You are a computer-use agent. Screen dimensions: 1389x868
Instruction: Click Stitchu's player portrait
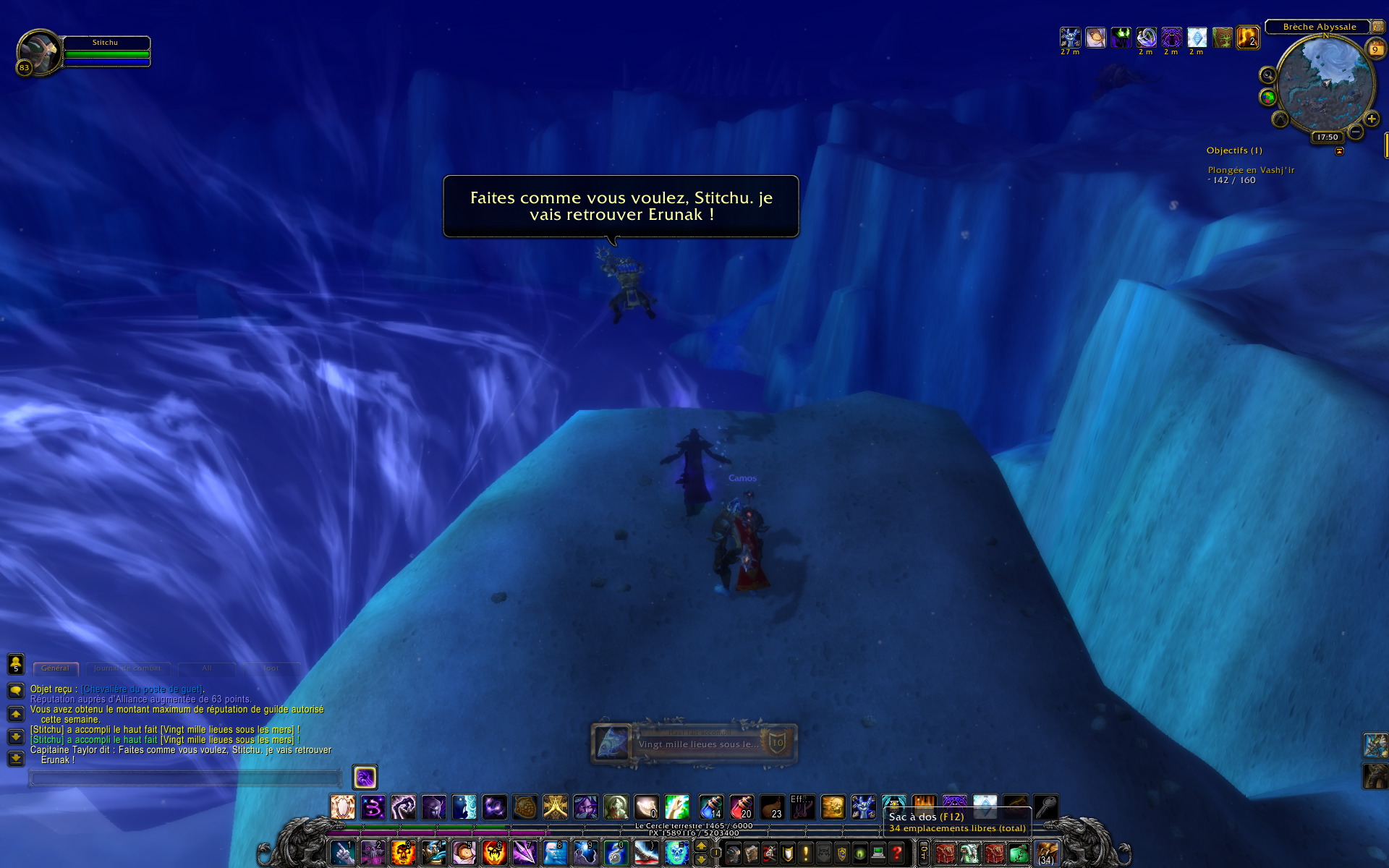pyautogui.click(x=39, y=52)
